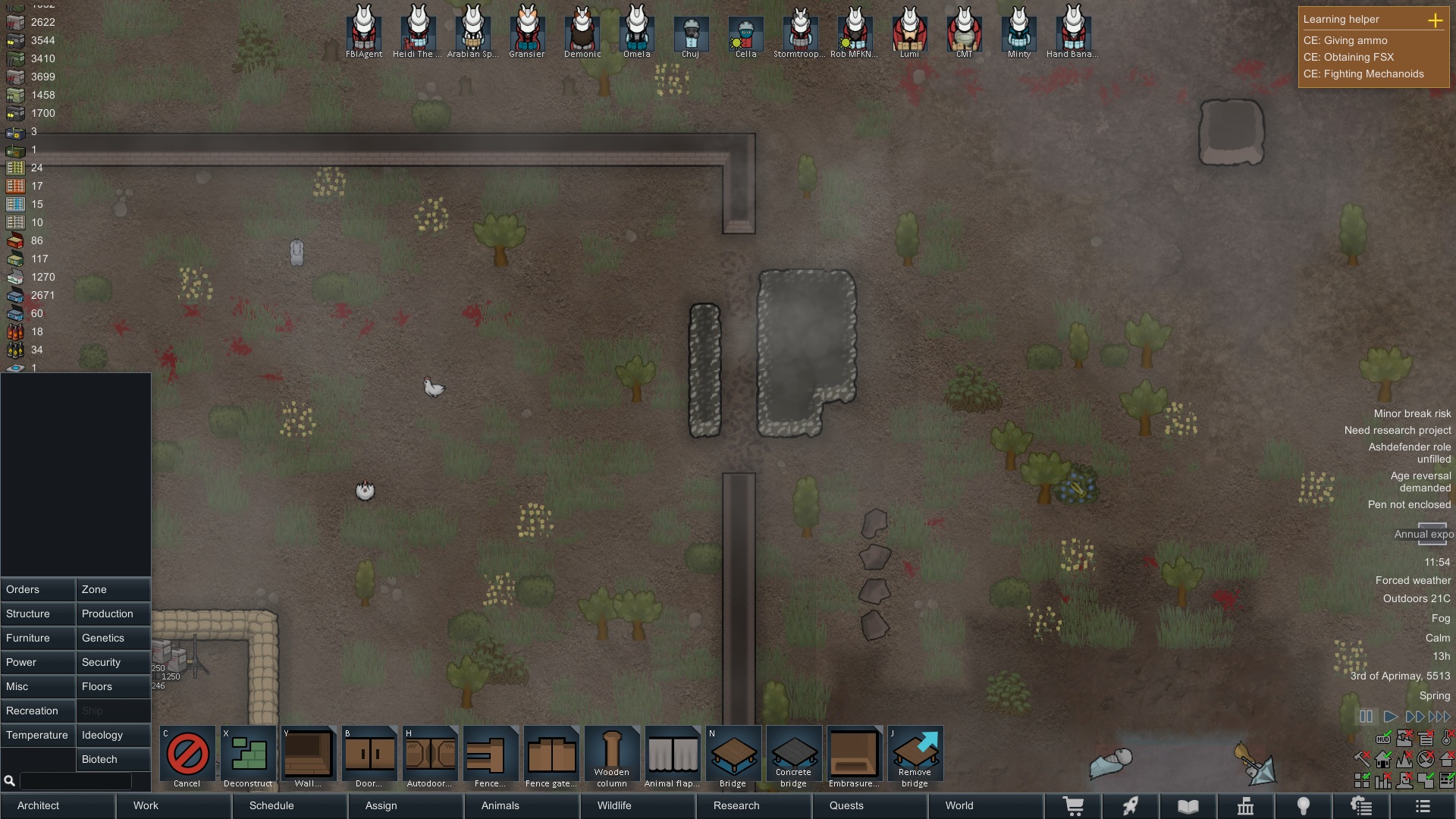Image resolution: width=1456 pixels, height=819 pixels.
Task: Show the World map tab
Action: pos(959,805)
